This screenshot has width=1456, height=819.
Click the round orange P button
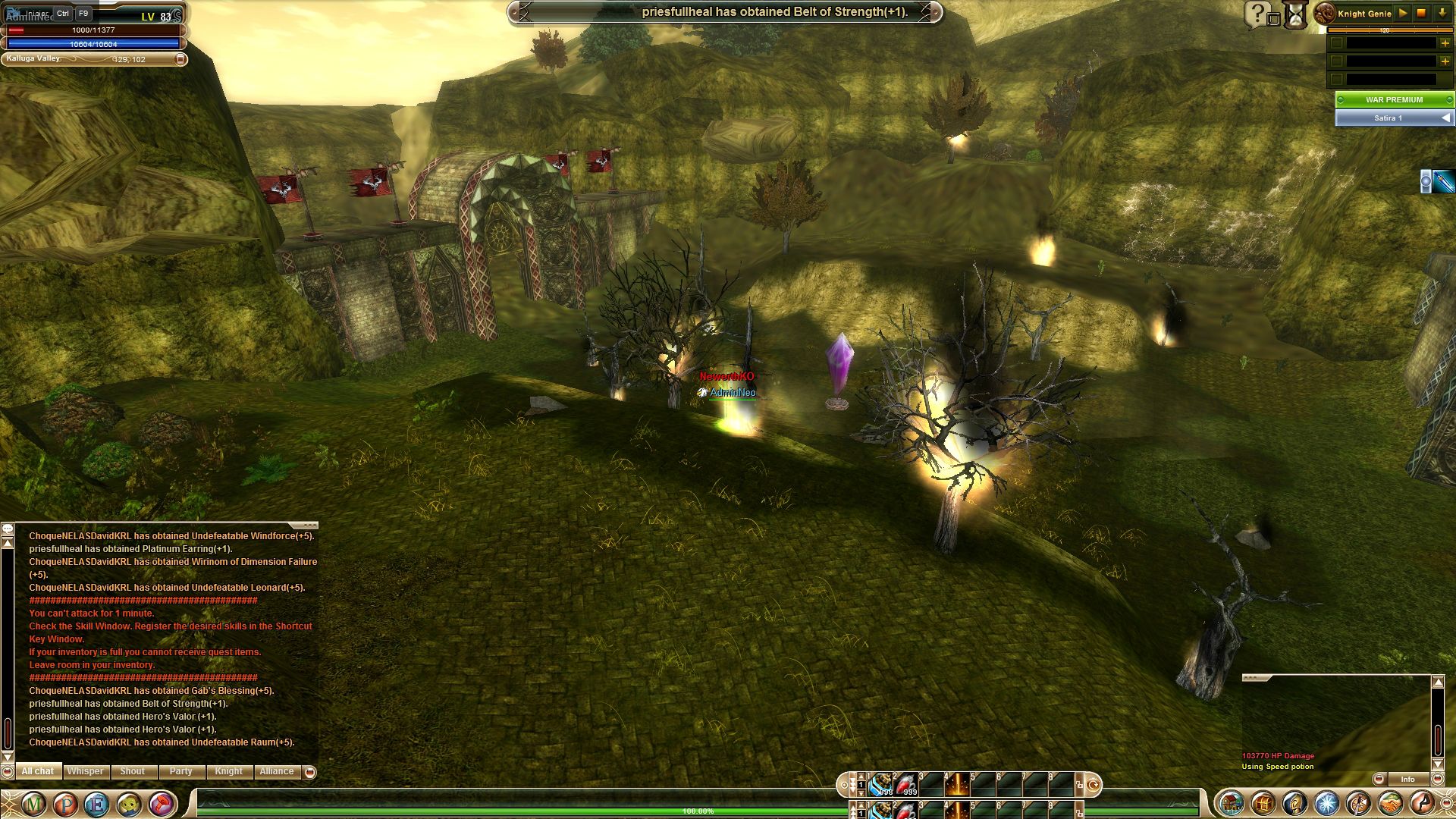point(65,803)
